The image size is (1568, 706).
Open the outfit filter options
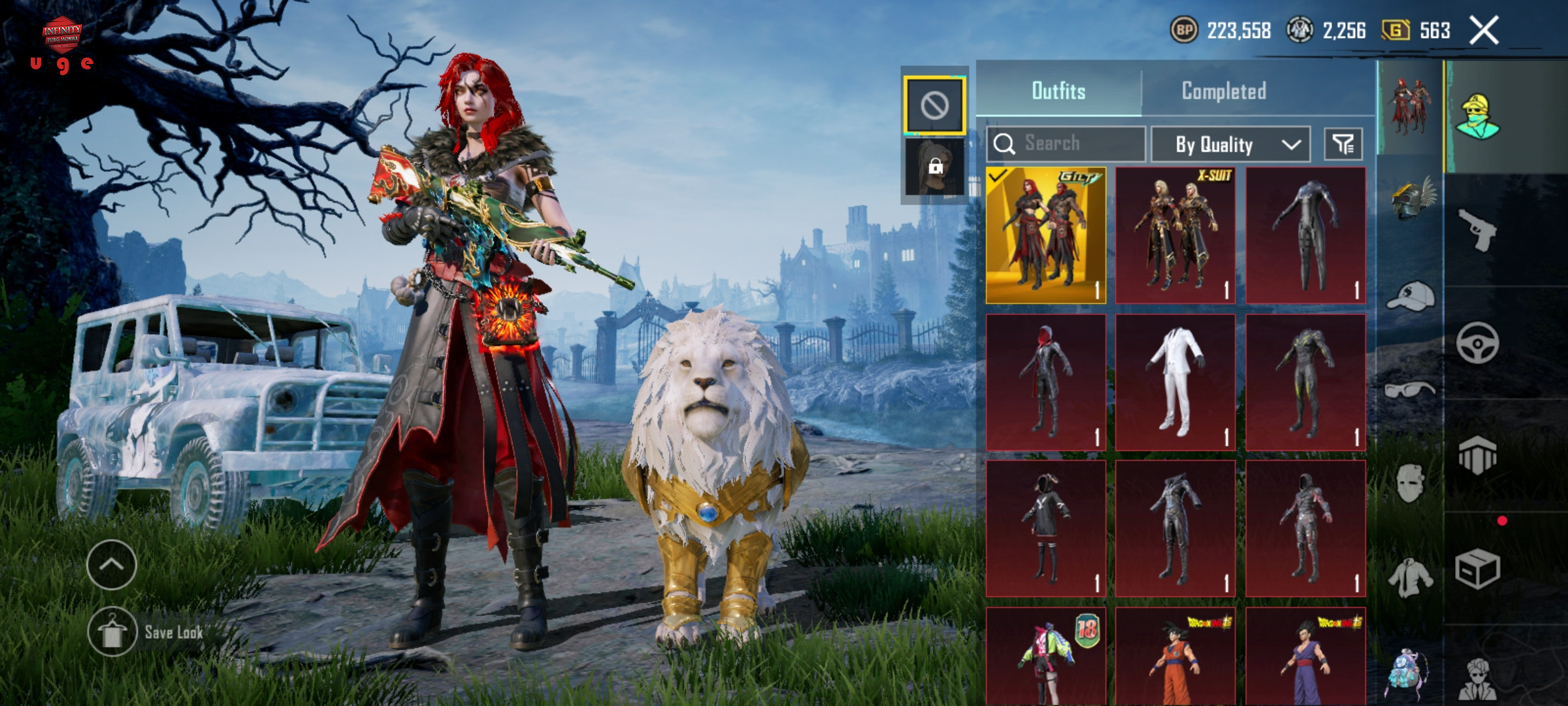click(1343, 144)
